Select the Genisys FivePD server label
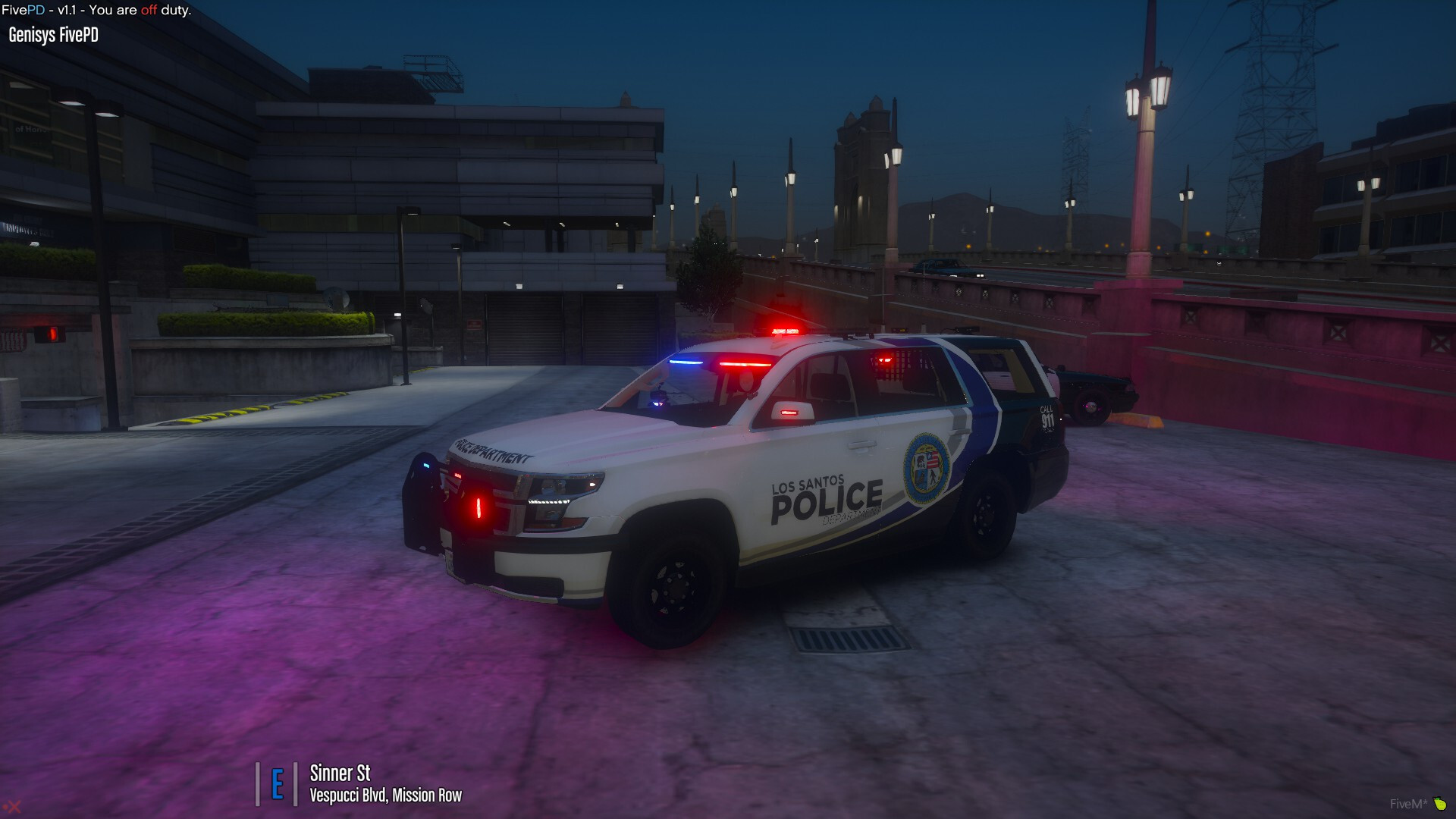The height and width of the screenshot is (819, 1456). pyautogui.click(x=53, y=35)
